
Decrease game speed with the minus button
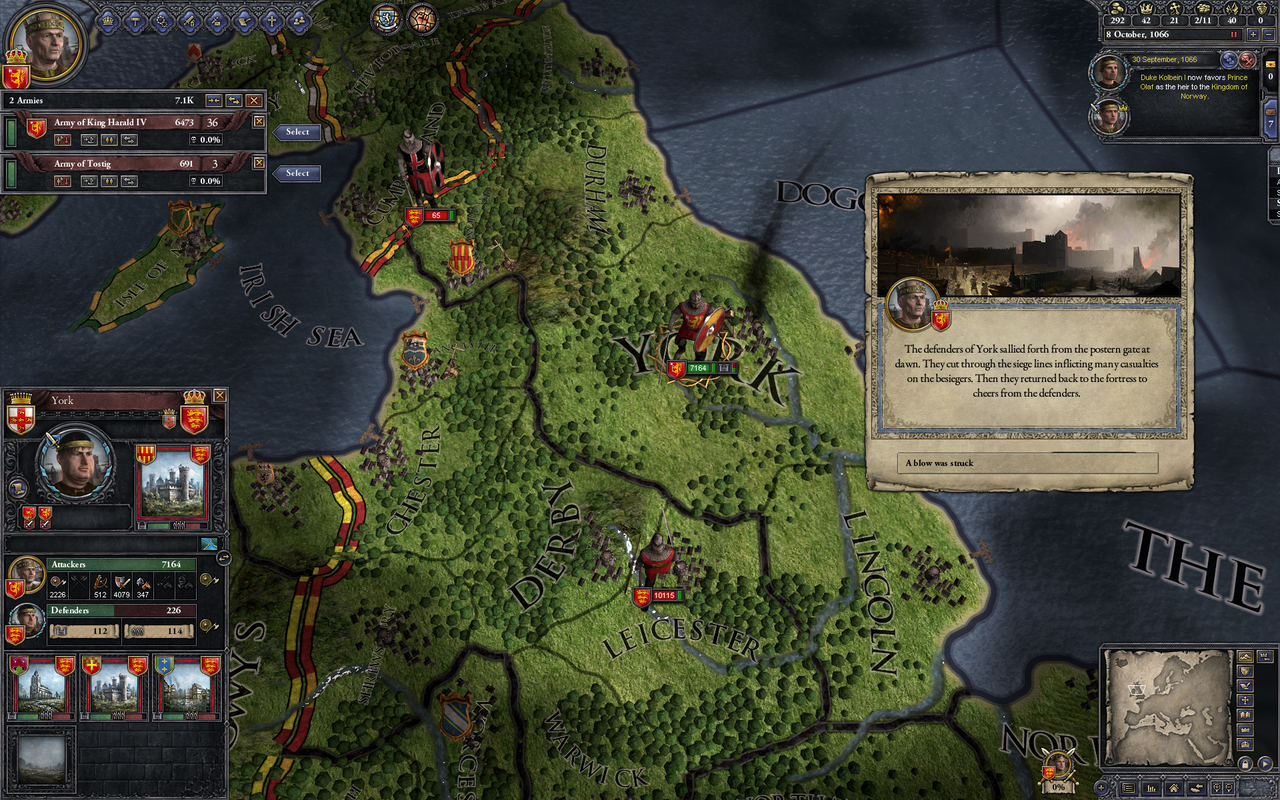pyautogui.click(x=1269, y=35)
